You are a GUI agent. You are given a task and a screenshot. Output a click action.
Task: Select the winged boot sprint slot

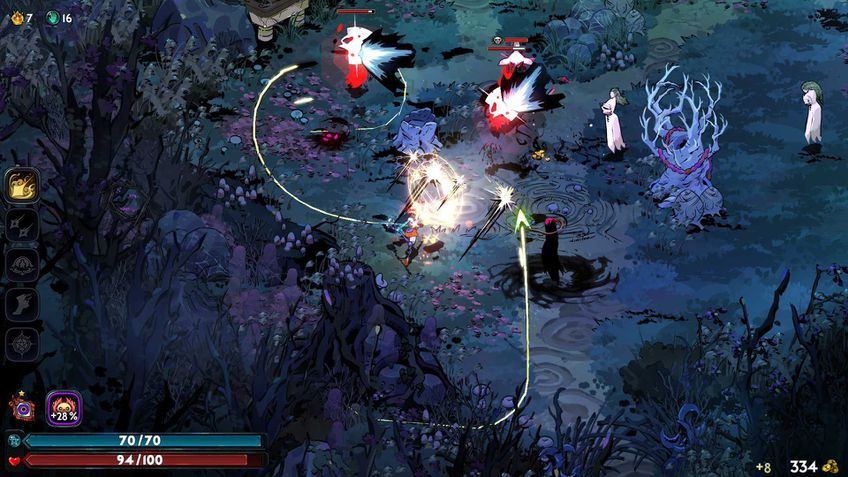22,304
